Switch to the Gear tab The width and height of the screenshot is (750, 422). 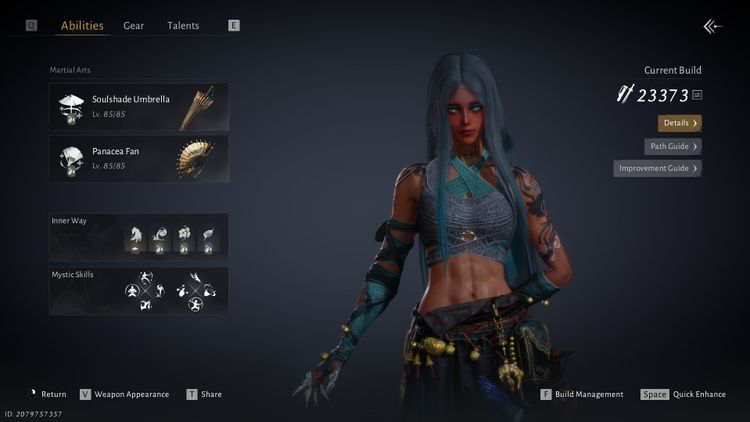134,26
